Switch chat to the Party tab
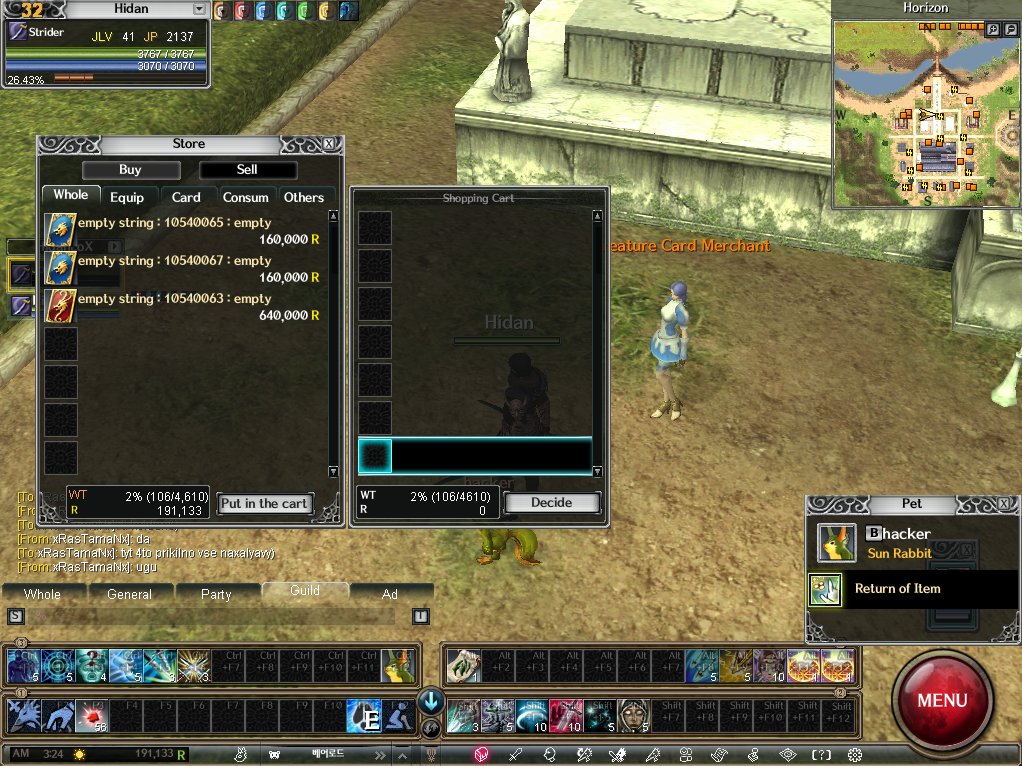 point(216,594)
